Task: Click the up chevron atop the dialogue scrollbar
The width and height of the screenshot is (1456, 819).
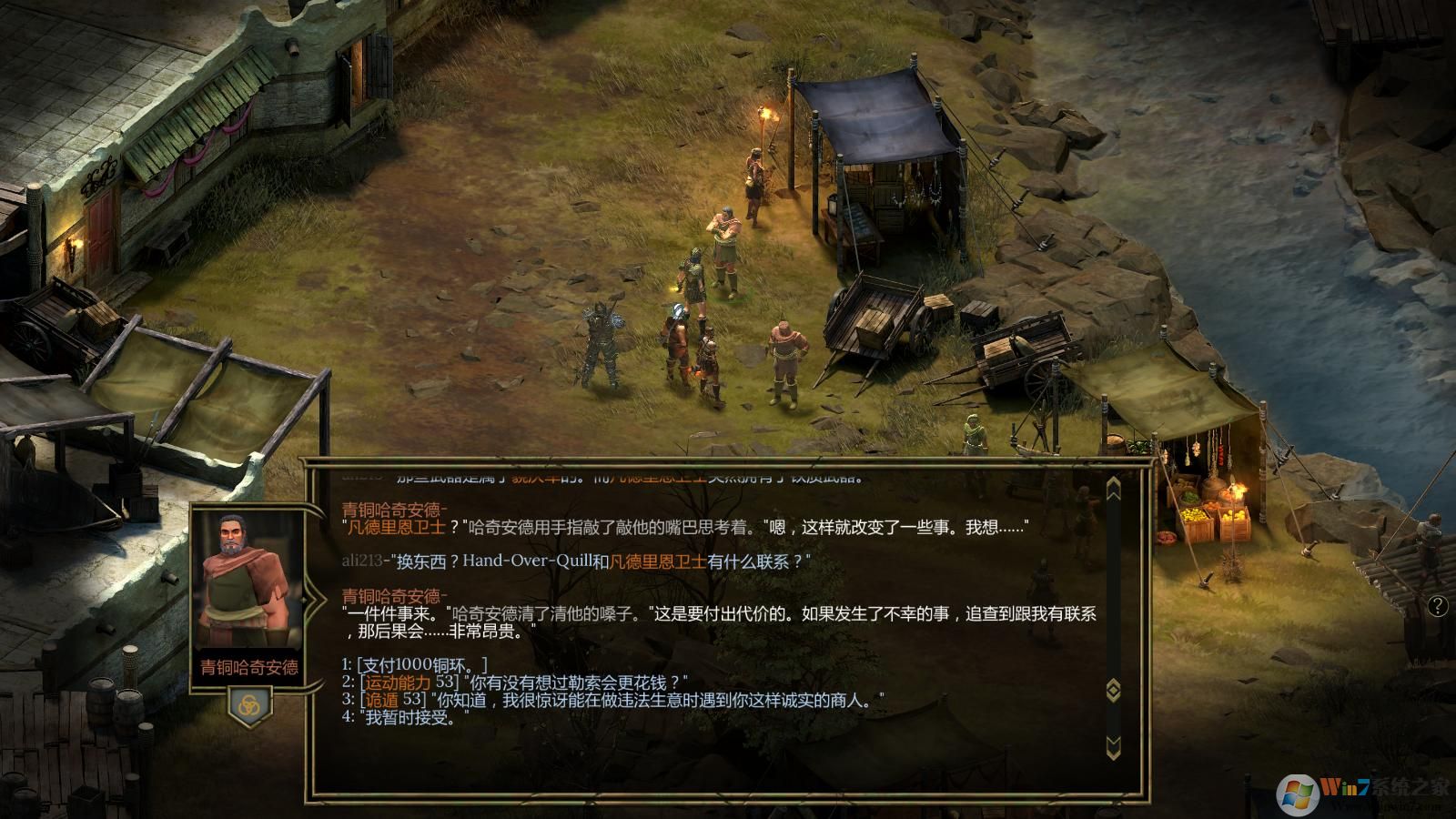Action: pyautogui.click(x=1112, y=487)
